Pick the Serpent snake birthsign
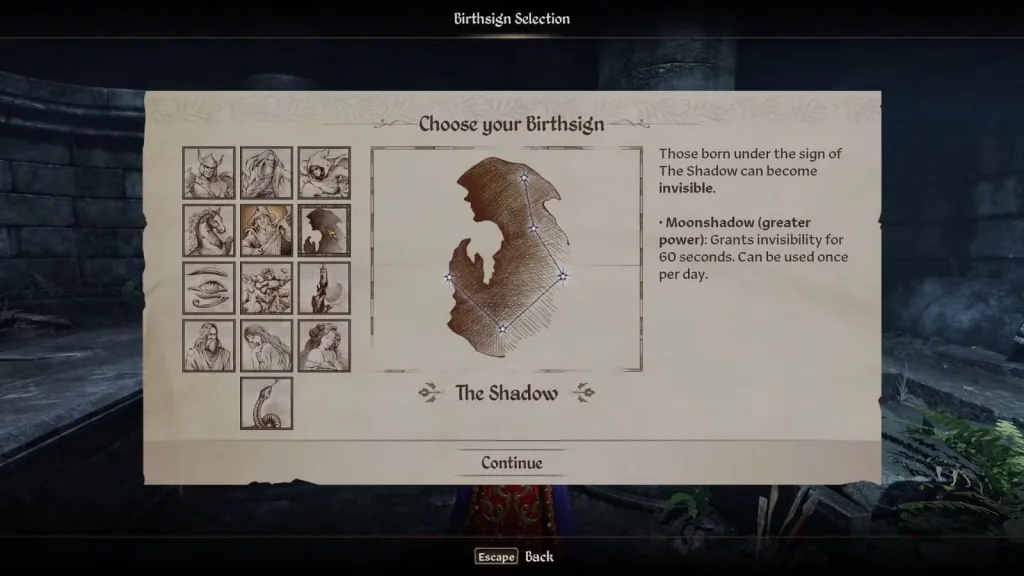 pos(266,403)
